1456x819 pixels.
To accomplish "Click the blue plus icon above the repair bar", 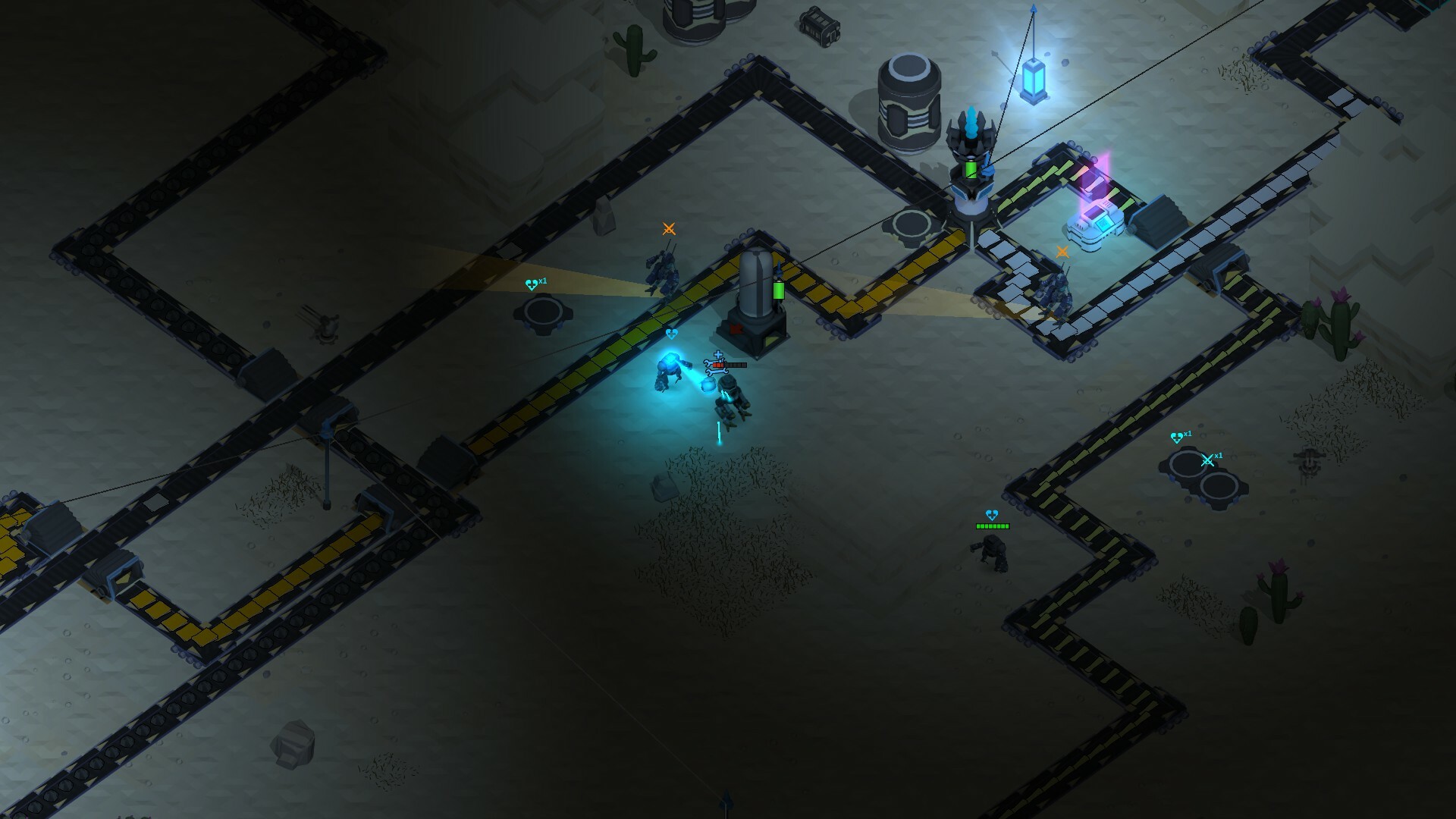I will [x=718, y=353].
